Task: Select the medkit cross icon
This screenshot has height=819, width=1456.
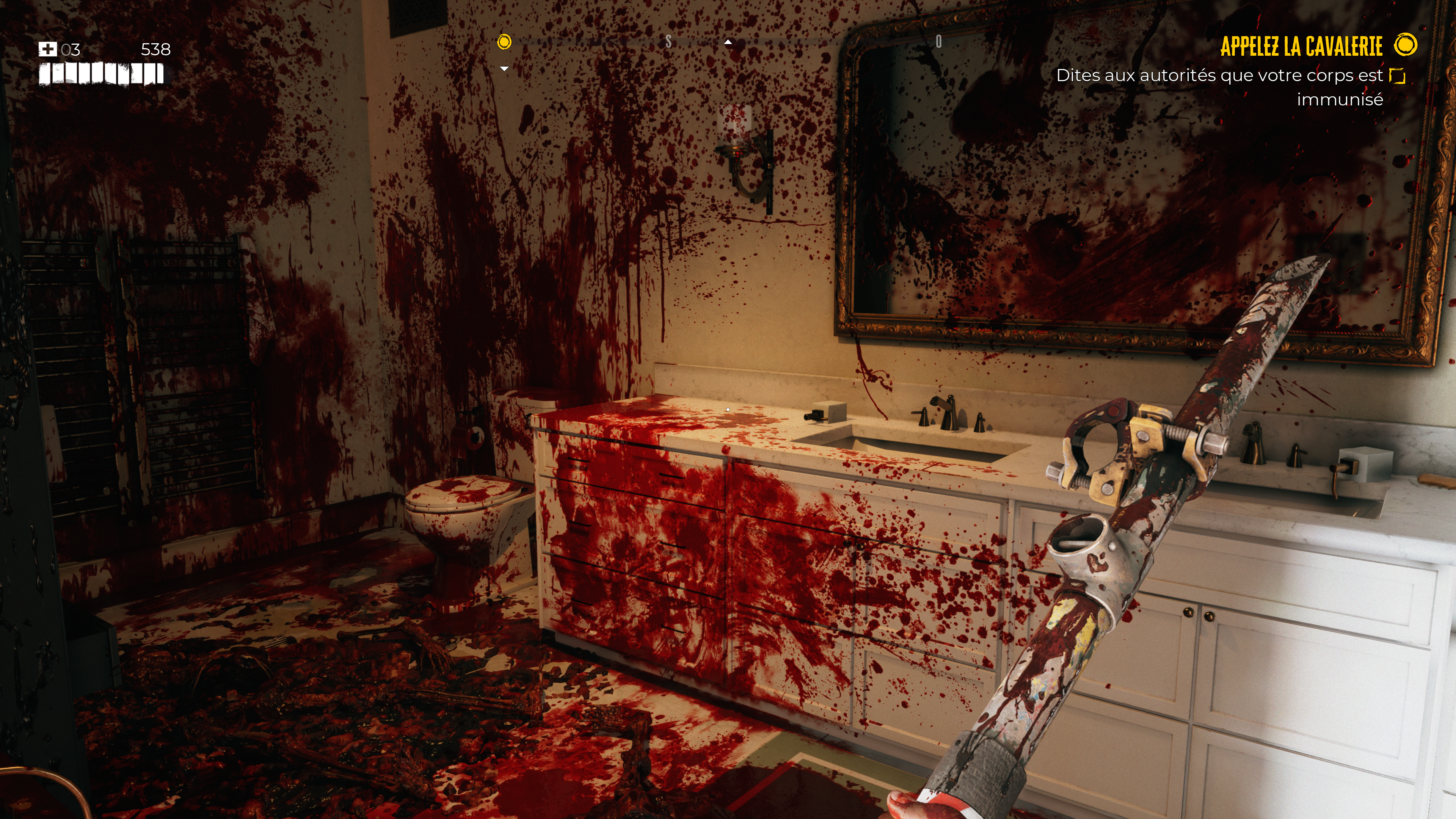Action: point(47,49)
